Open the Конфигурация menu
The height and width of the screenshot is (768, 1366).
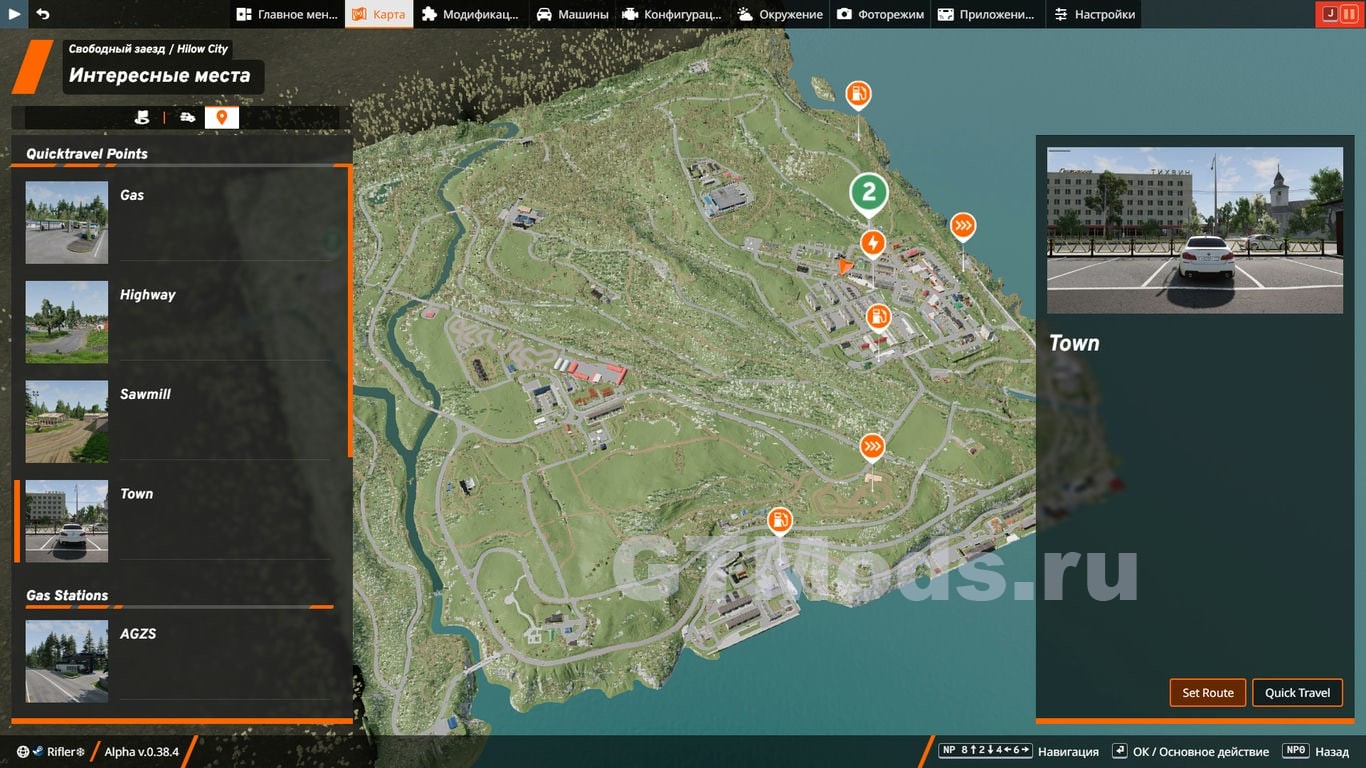671,14
